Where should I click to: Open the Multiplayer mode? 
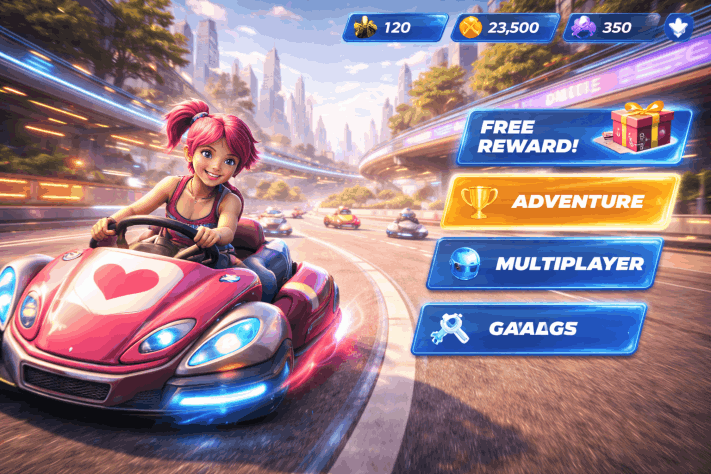[546, 264]
